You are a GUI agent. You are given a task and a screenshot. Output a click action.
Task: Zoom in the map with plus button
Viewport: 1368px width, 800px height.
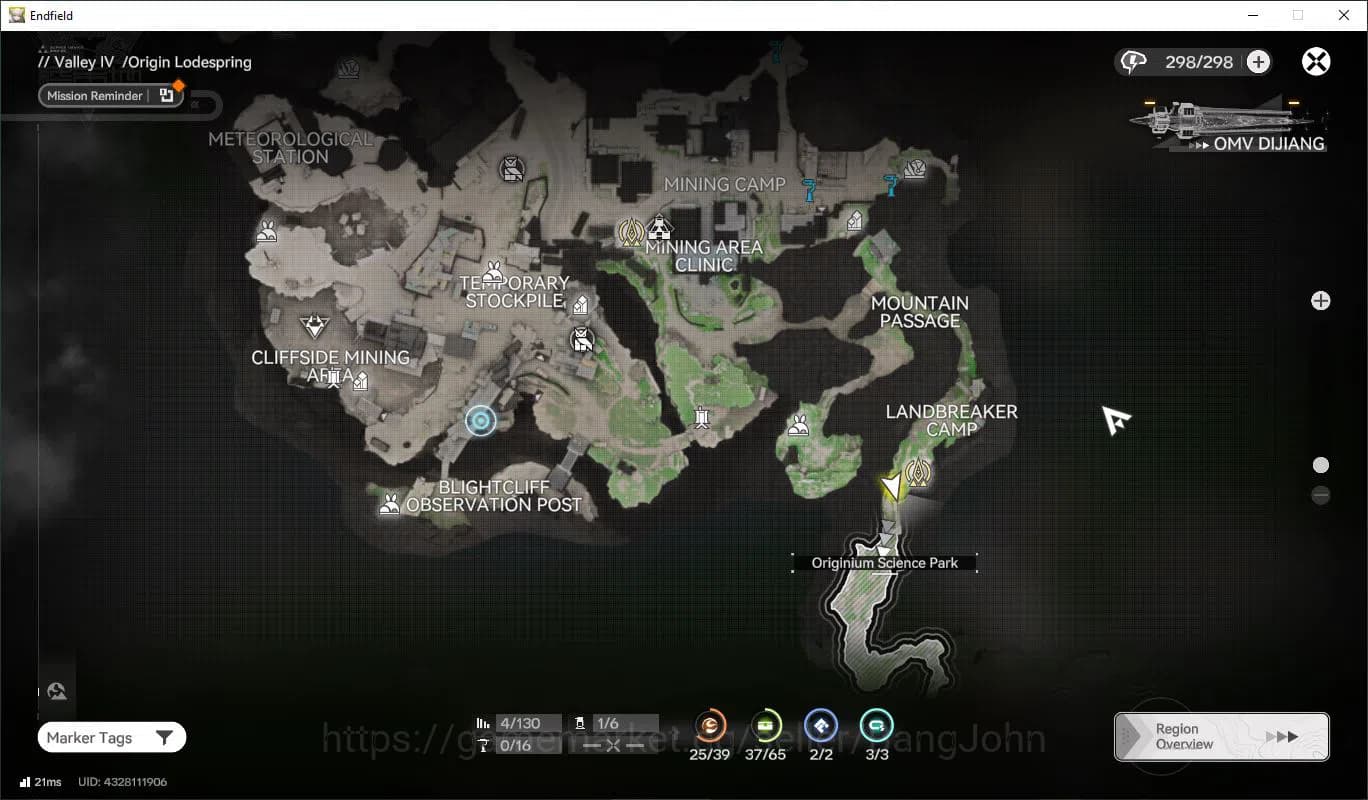[1321, 301]
